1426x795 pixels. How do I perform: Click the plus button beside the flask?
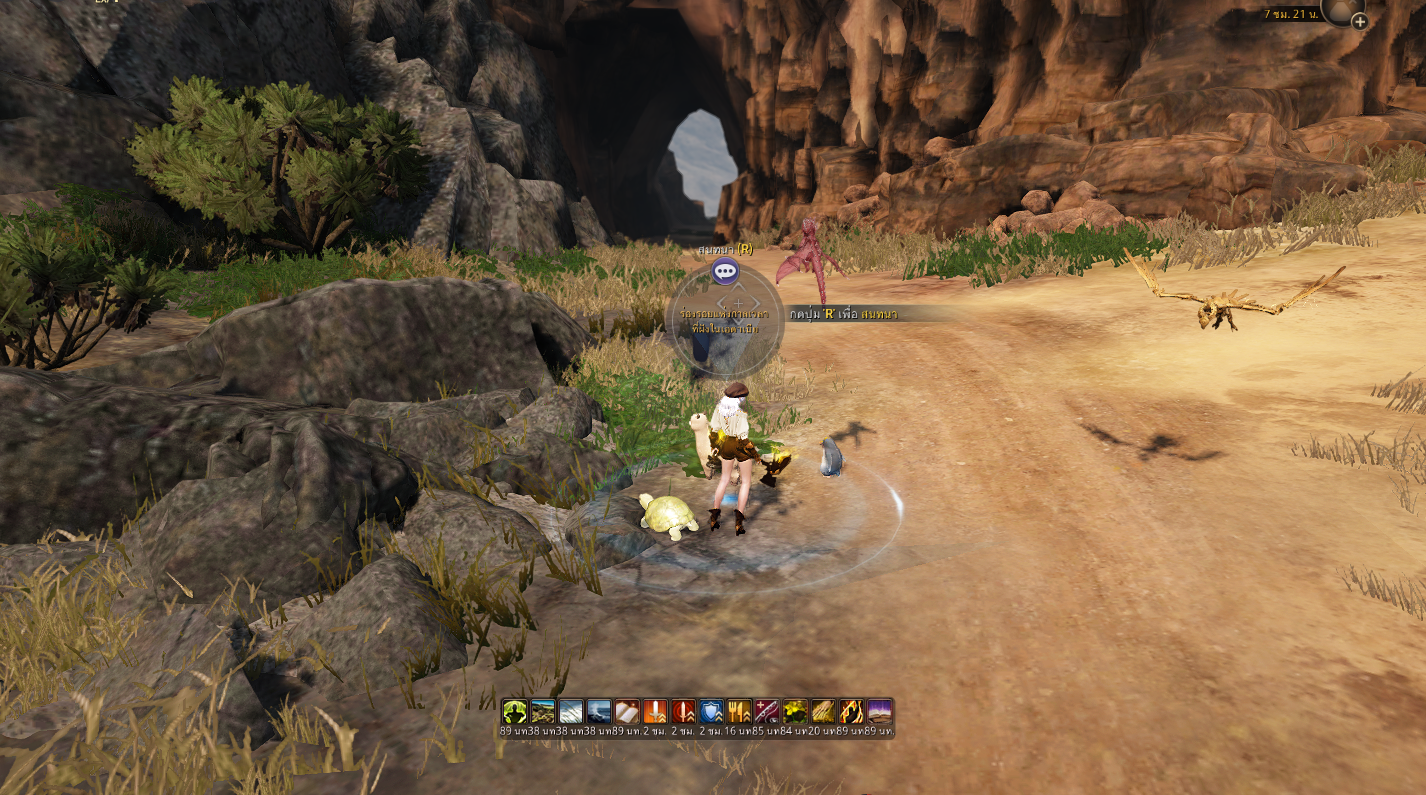pos(1359,21)
